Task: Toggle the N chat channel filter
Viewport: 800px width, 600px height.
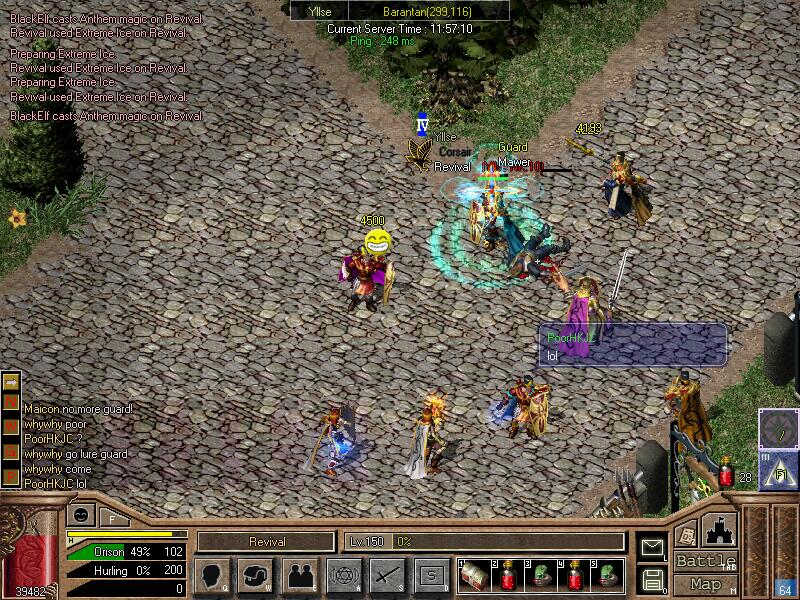Action: click(12, 401)
